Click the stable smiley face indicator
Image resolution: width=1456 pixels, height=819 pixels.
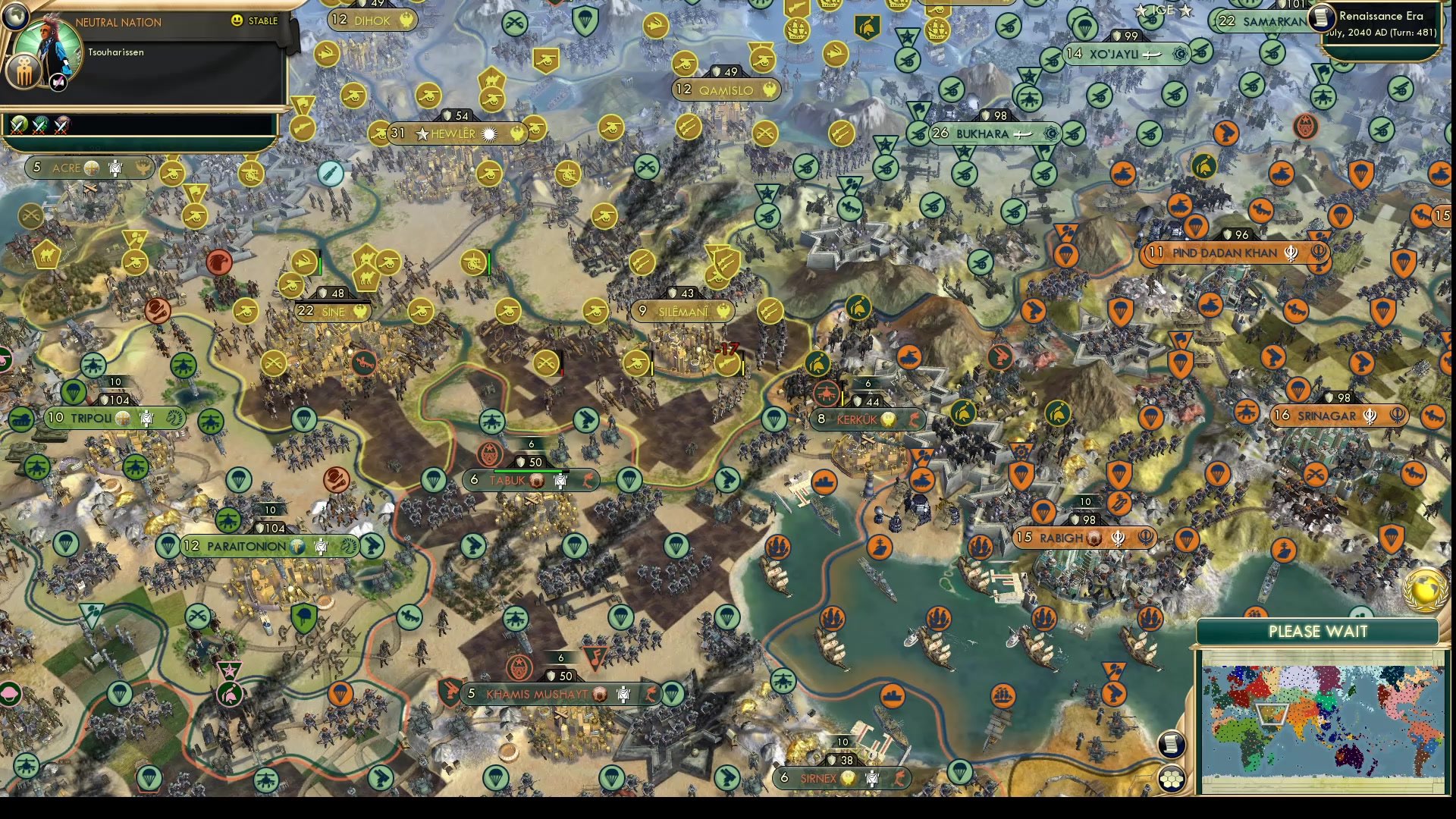[x=237, y=20]
